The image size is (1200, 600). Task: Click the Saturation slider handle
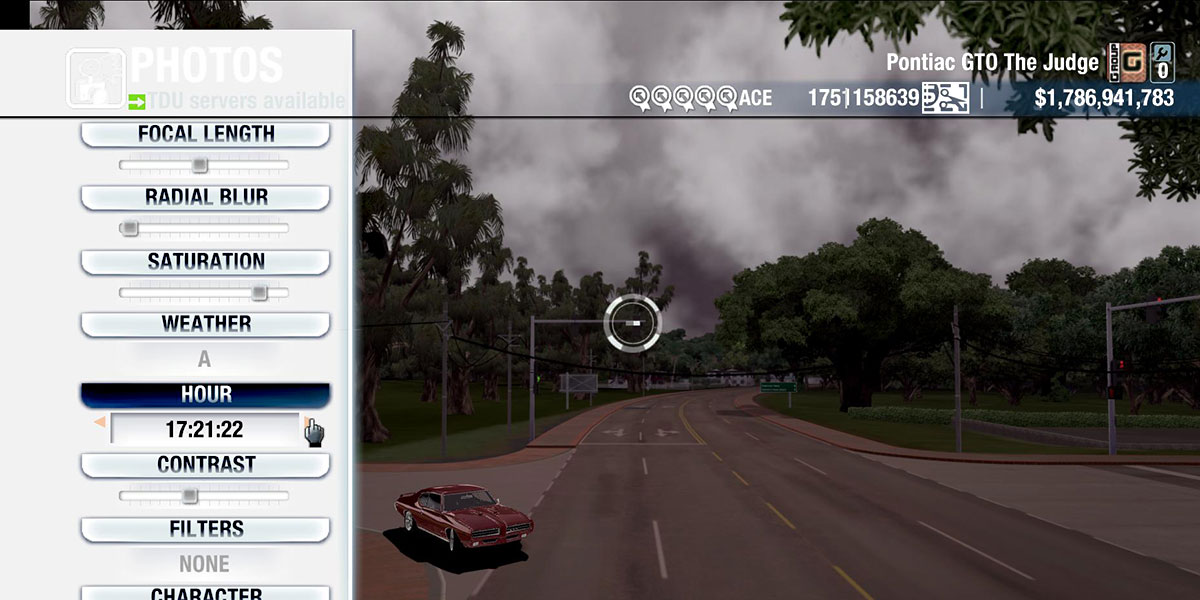coord(259,293)
